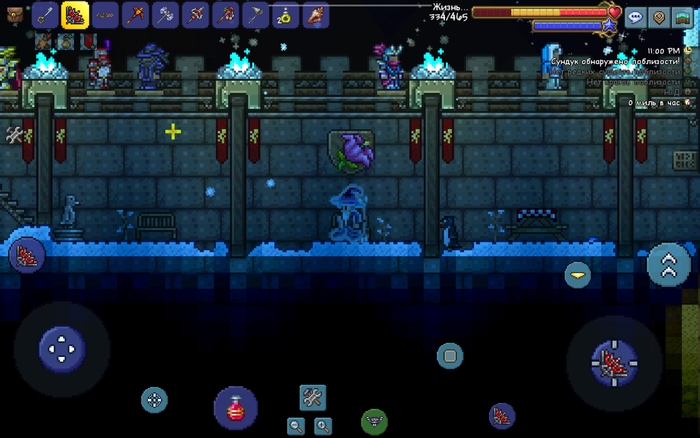Viewport: 700px width, 438px height.
Task: Select the red wings hotbar slot
Action: (75, 14)
